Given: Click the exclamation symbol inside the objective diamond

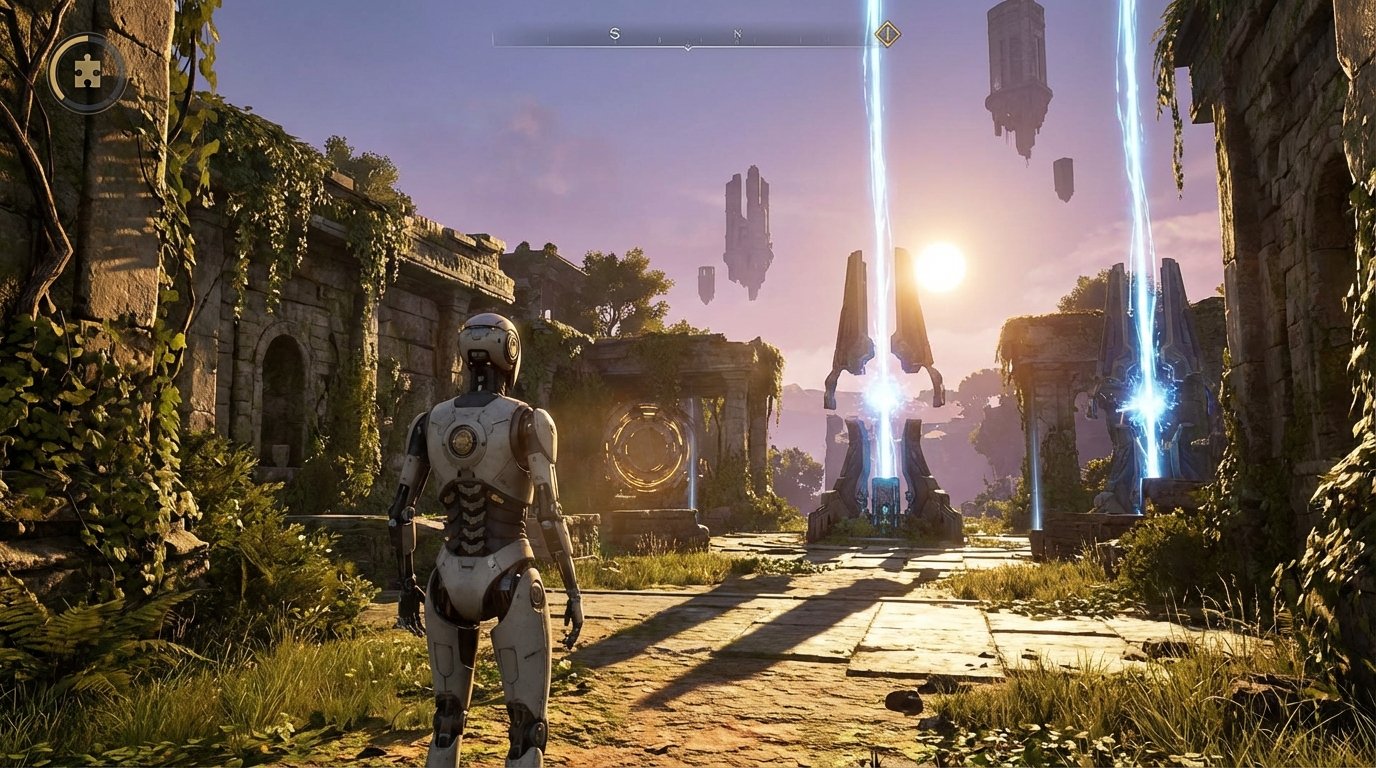Looking at the screenshot, I should (887, 34).
